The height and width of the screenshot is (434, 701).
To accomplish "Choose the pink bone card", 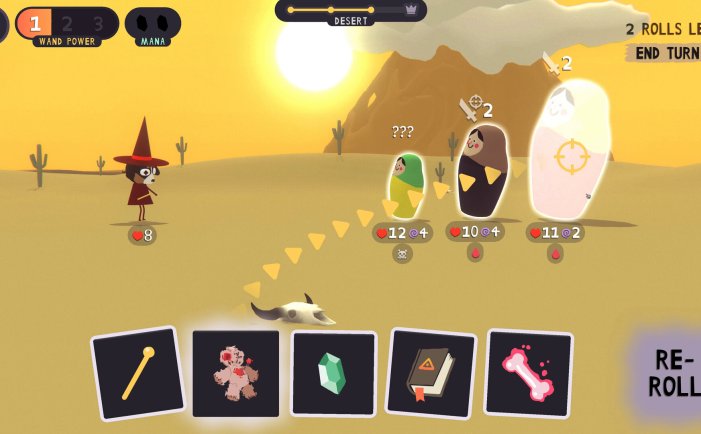I will coord(528,373).
